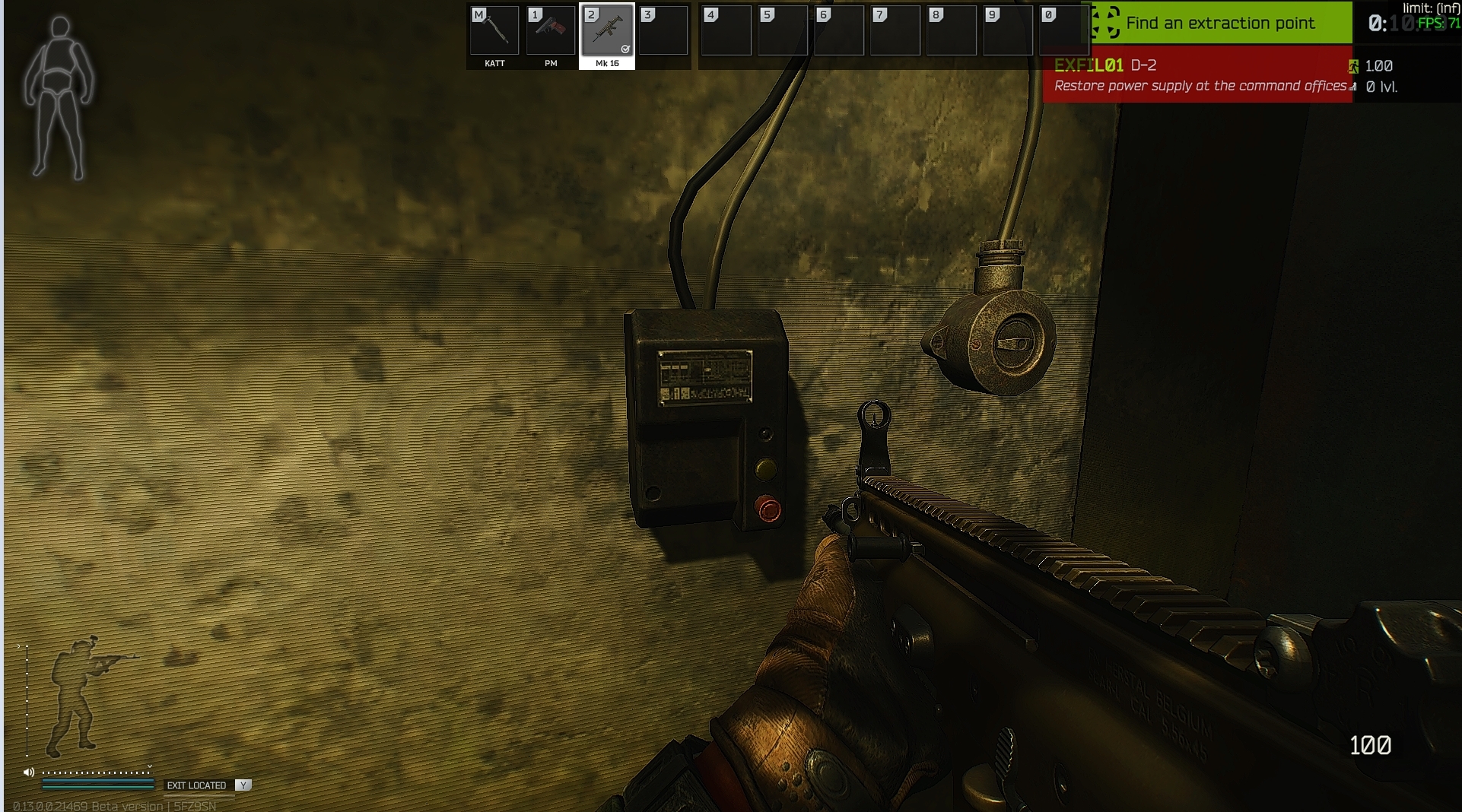
Task: Click the Mk 16 rifle icon
Action: [607, 32]
